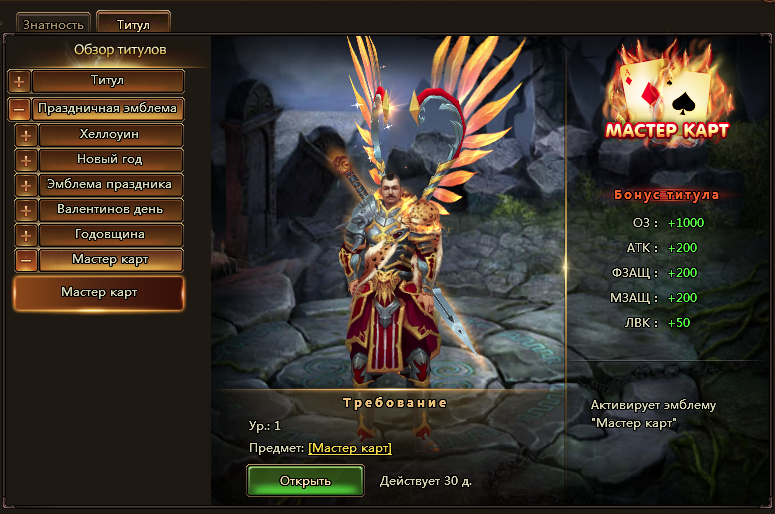
Task: Expand the Хеллоуин subcategory
Action: pyautogui.click(x=26, y=135)
